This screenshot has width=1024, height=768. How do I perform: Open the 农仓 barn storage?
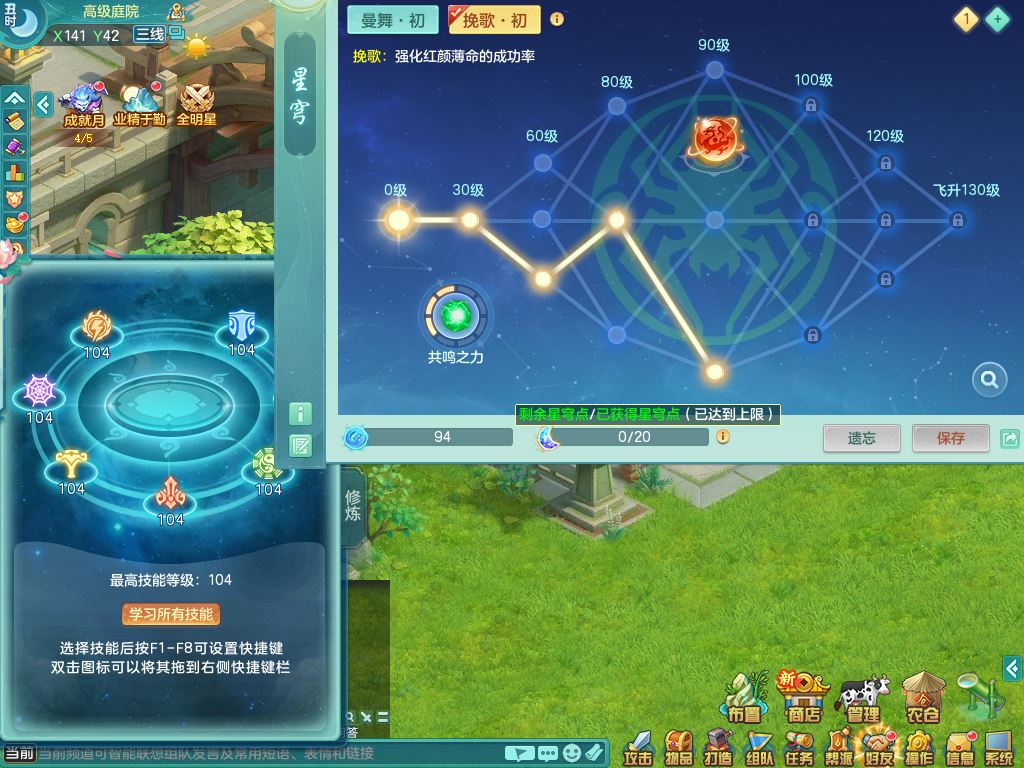(x=923, y=698)
